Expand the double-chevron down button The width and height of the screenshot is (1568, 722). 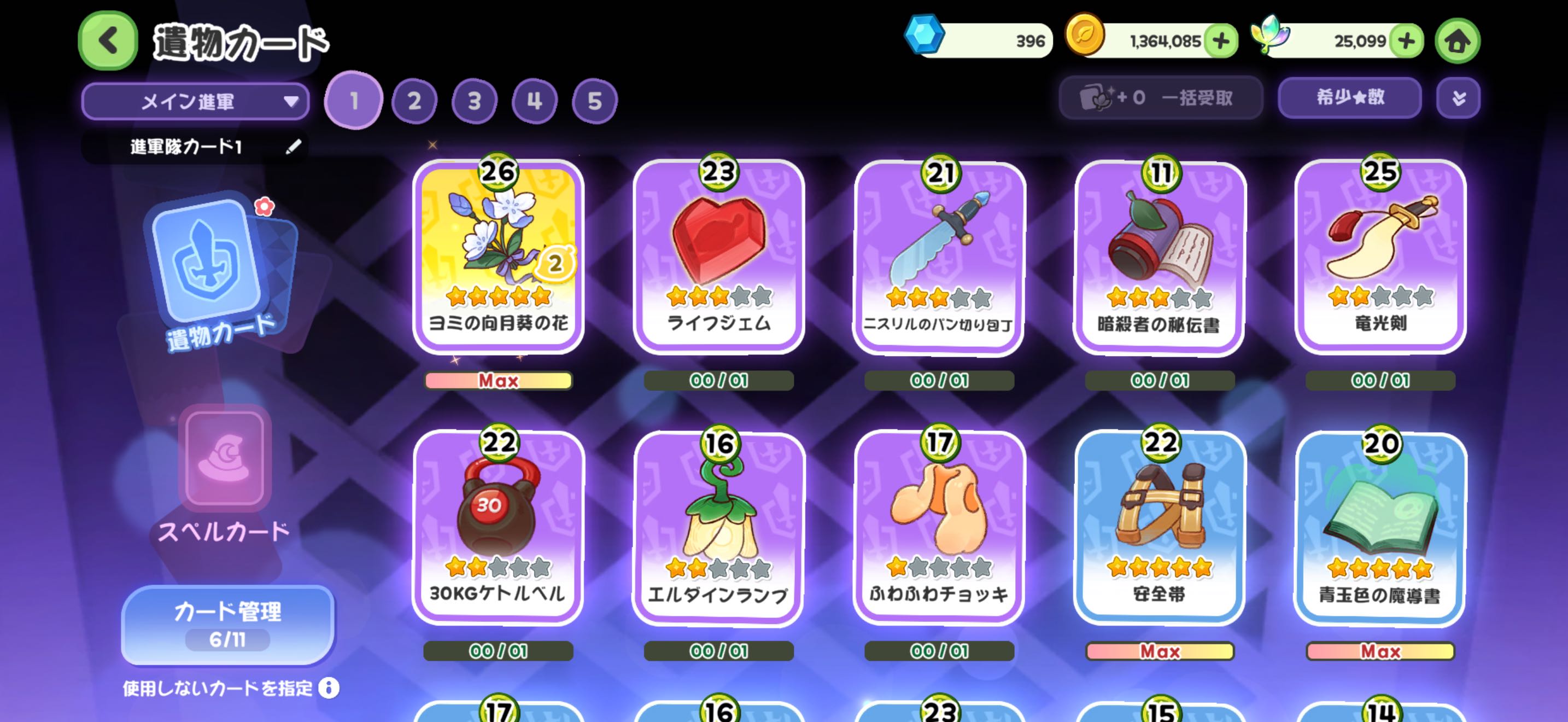1458,97
